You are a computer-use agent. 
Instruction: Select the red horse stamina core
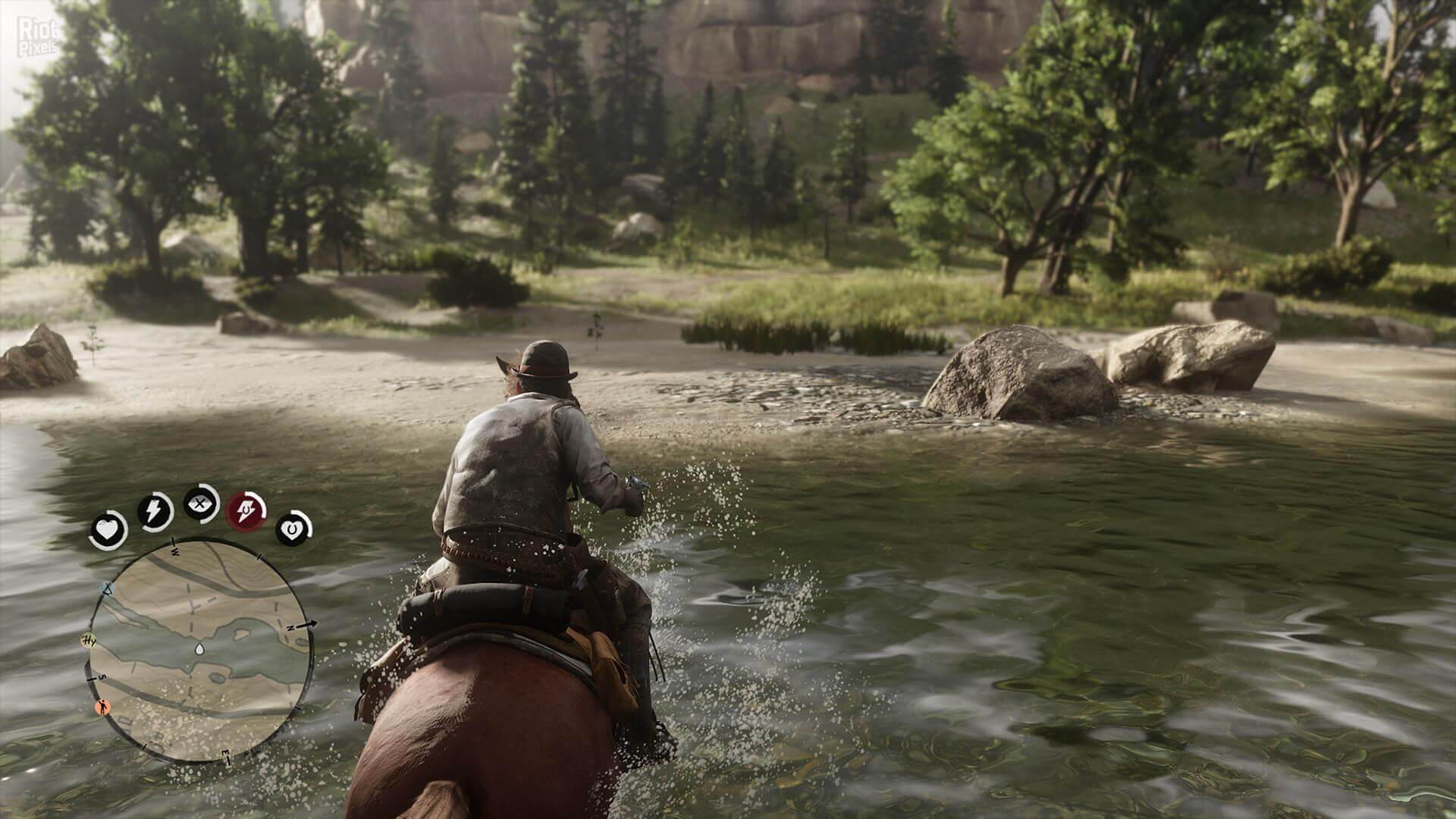coord(248,508)
